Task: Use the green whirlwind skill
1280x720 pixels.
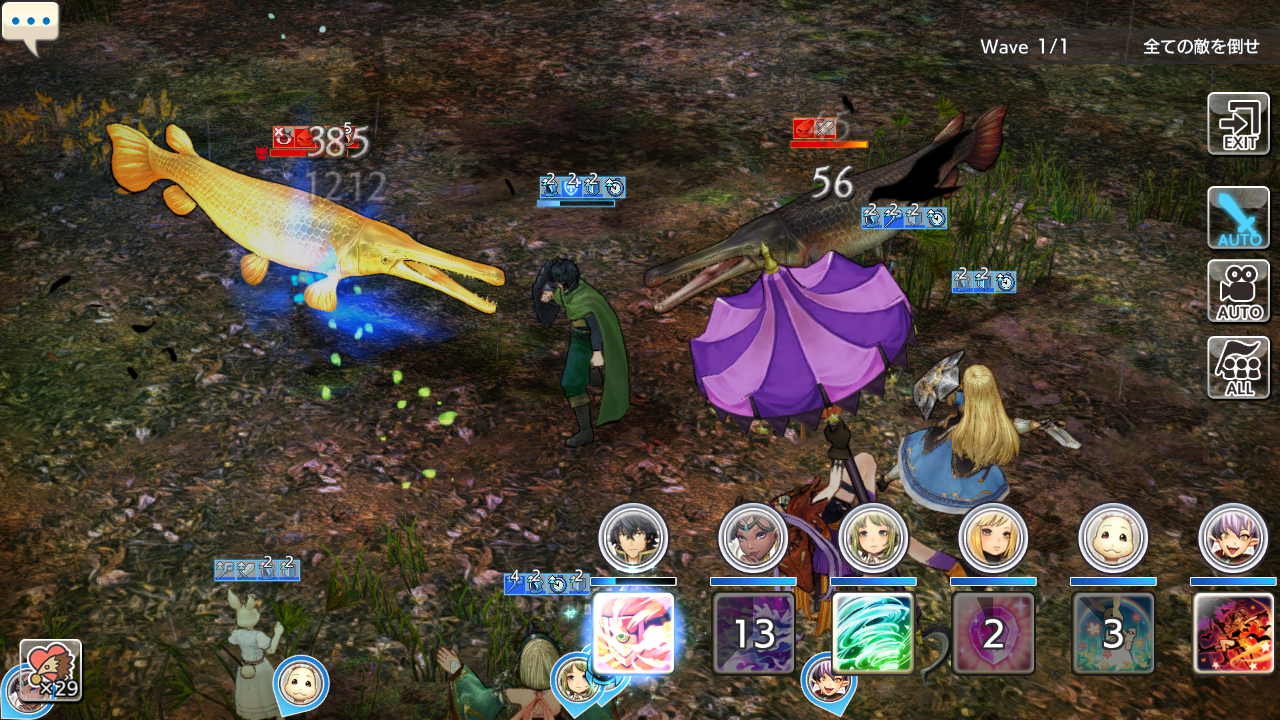Action: (873, 633)
